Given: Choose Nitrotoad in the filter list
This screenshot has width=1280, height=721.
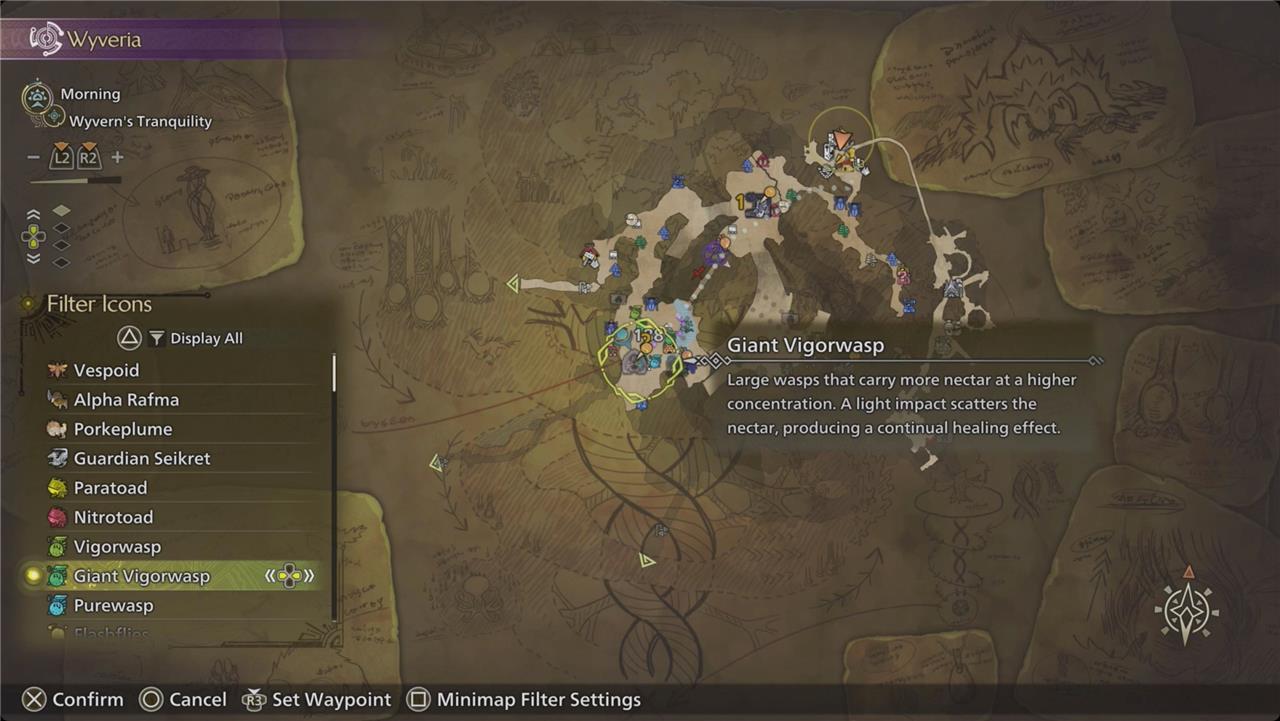Looking at the screenshot, I should [x=111, y=517].
